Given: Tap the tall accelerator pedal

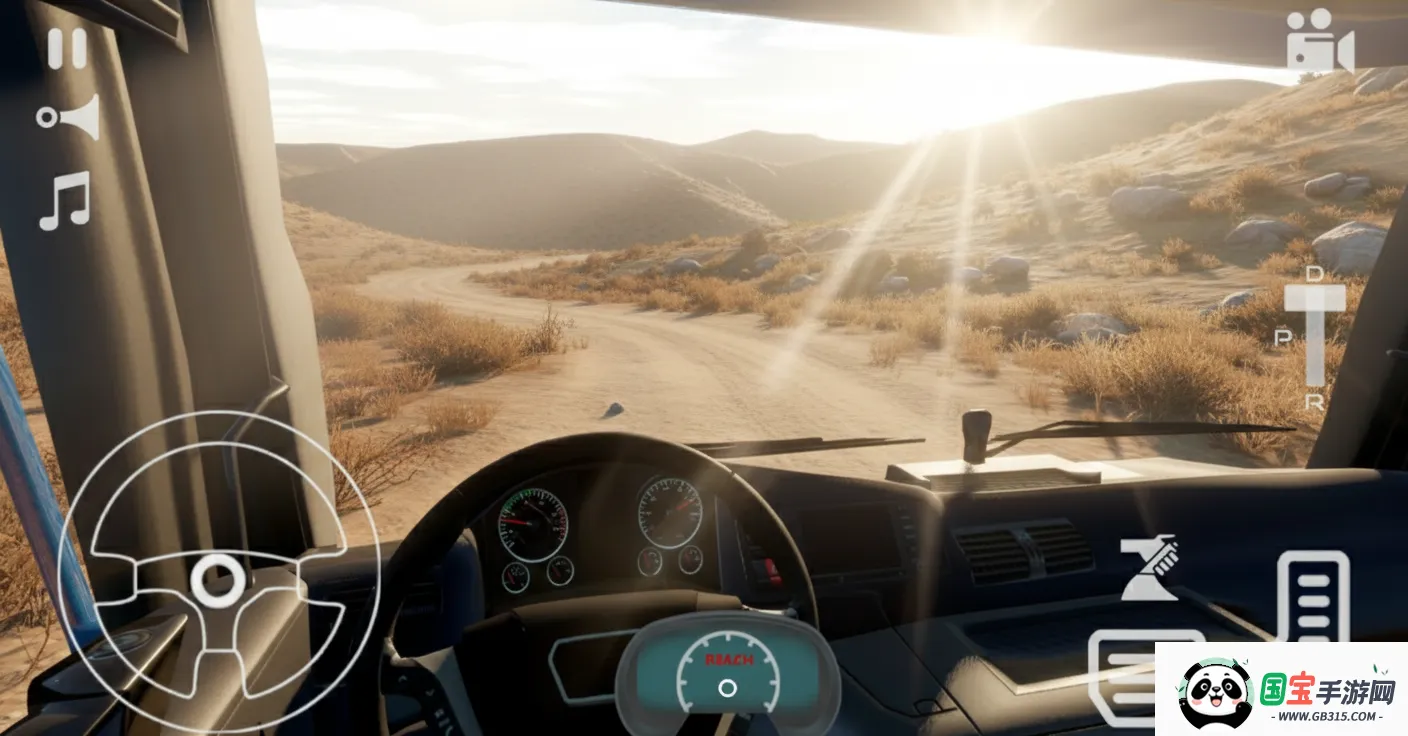Looking at the screenshot, I should click(1313, 596).
